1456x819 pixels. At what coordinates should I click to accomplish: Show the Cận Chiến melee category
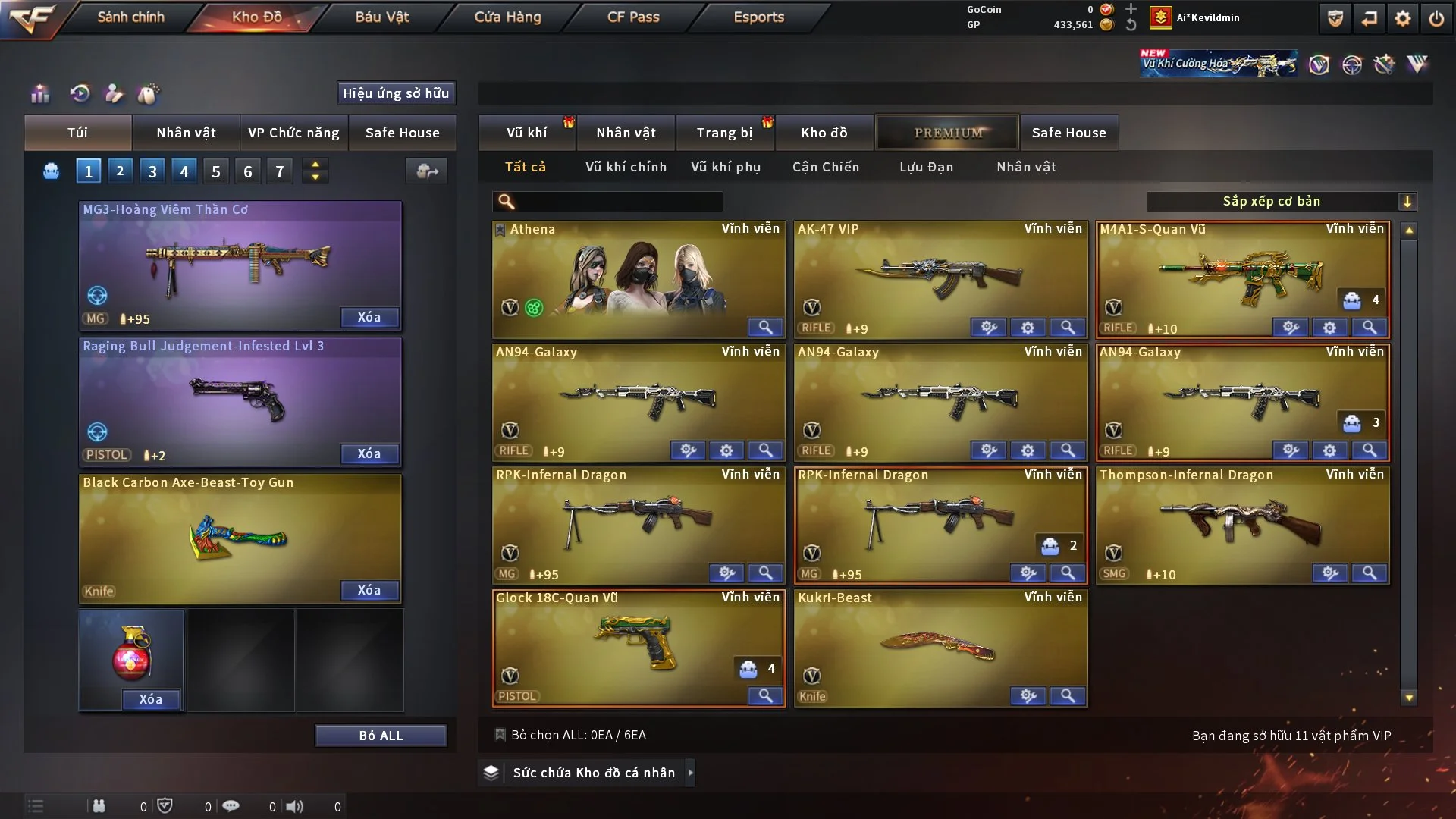point(826,167)
